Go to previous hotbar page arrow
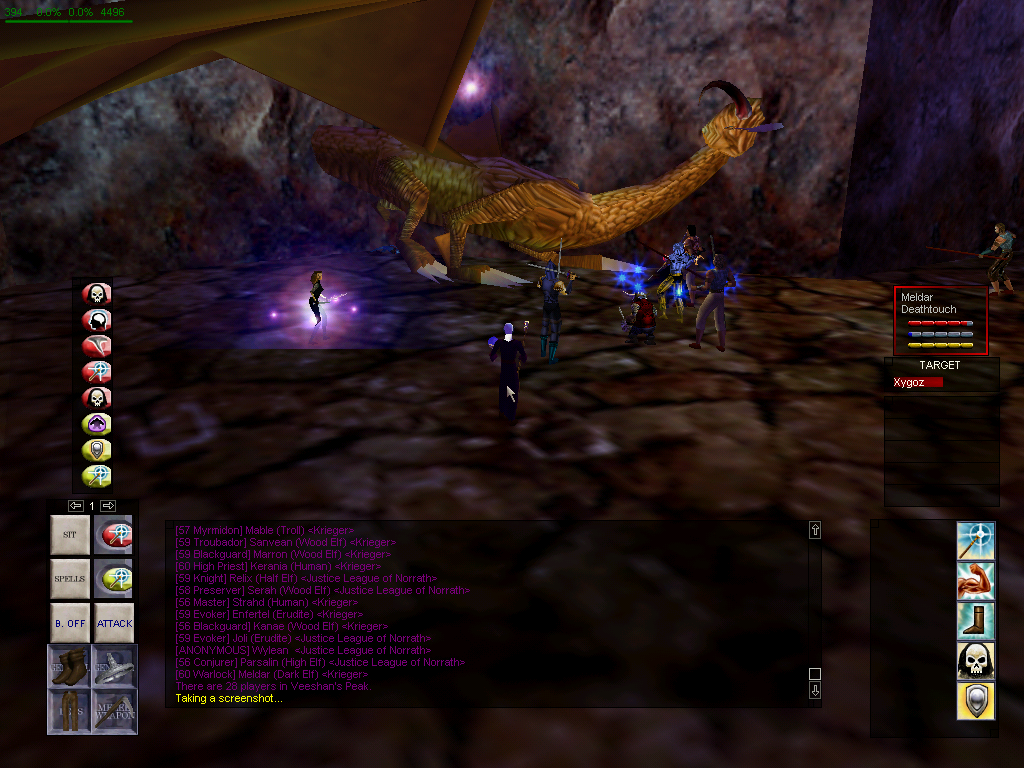 point(75,506)
